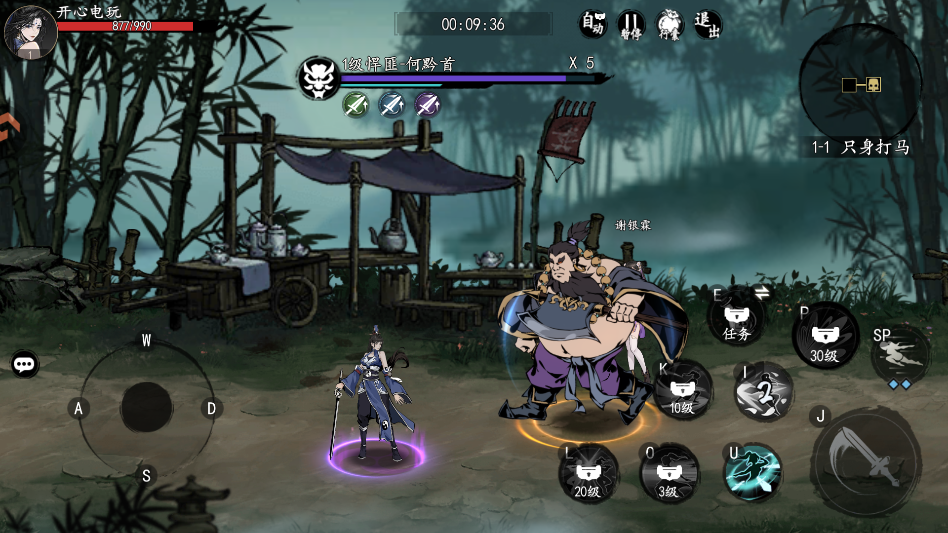The image size is (948, 533).
Task: Tap the locked 3级 skill slot
Action: pos(669,473)
